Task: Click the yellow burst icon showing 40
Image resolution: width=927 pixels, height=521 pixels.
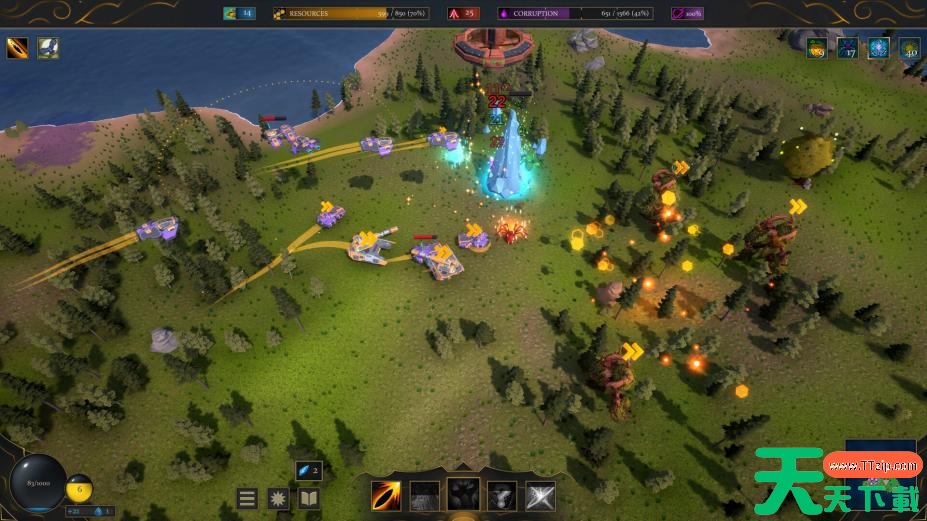Action: (909, 47)
